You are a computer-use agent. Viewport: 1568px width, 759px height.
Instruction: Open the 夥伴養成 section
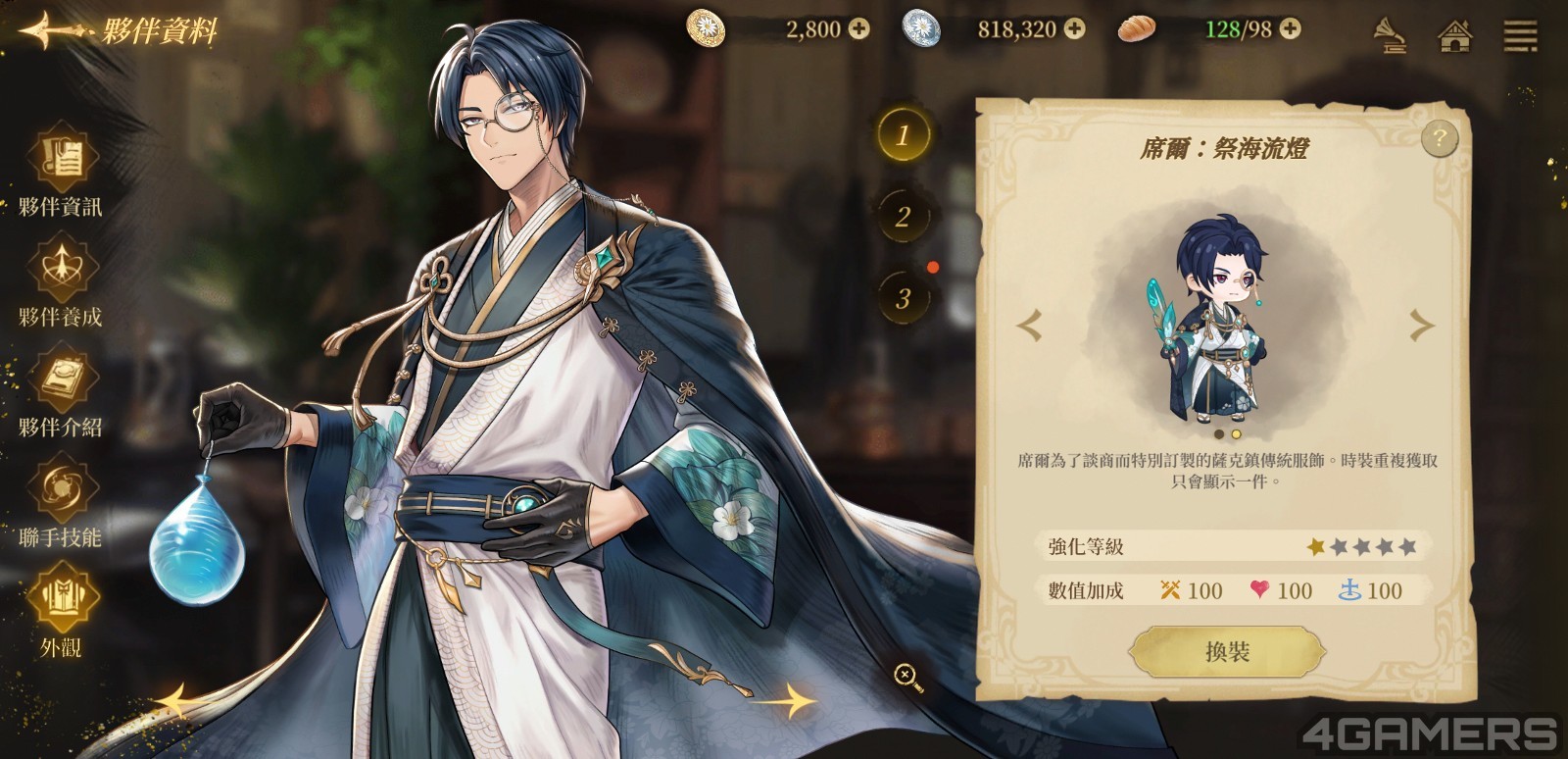pyautogui.click(x=61, y=280)
